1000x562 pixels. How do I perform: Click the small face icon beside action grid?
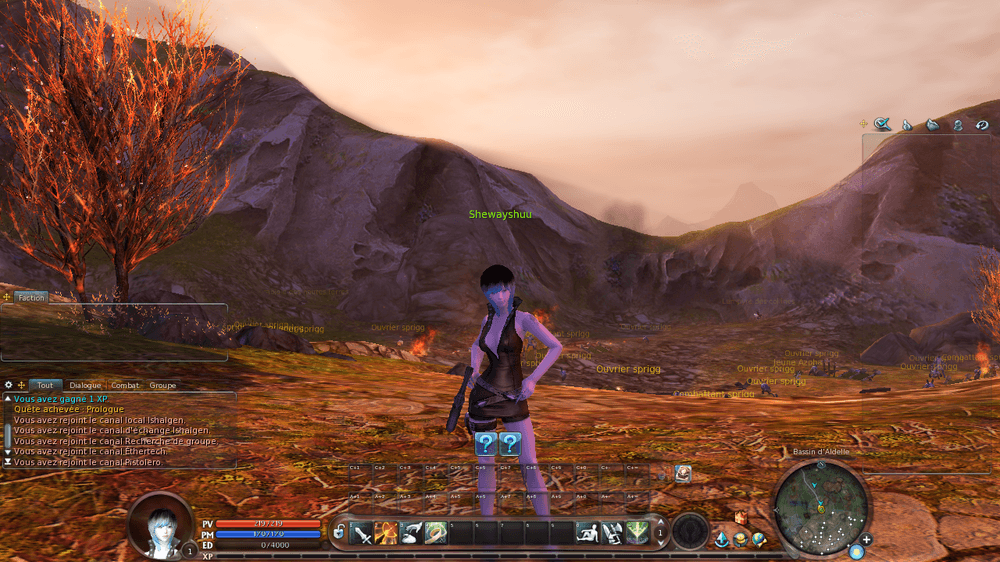[683, 474]
